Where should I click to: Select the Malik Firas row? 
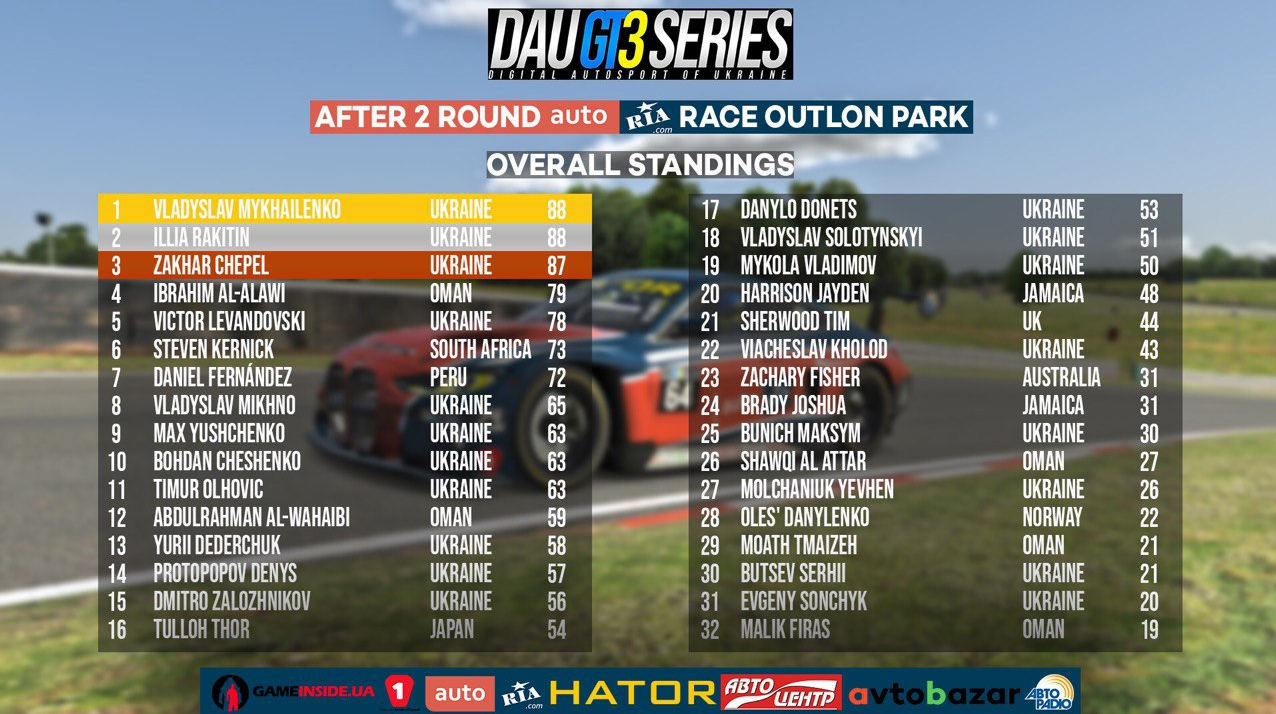(934, 629)
